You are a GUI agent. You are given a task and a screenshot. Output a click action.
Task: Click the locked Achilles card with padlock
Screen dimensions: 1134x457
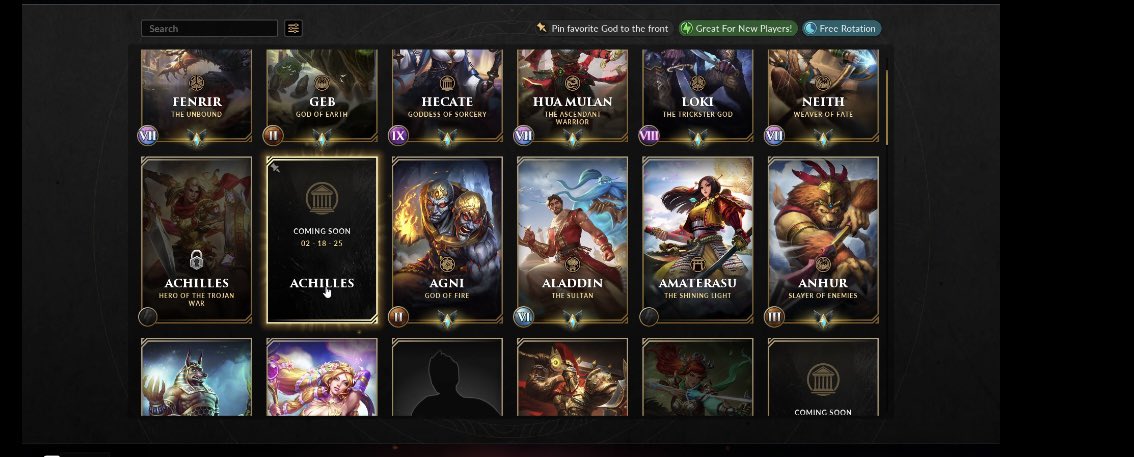(x=196, y=240)
